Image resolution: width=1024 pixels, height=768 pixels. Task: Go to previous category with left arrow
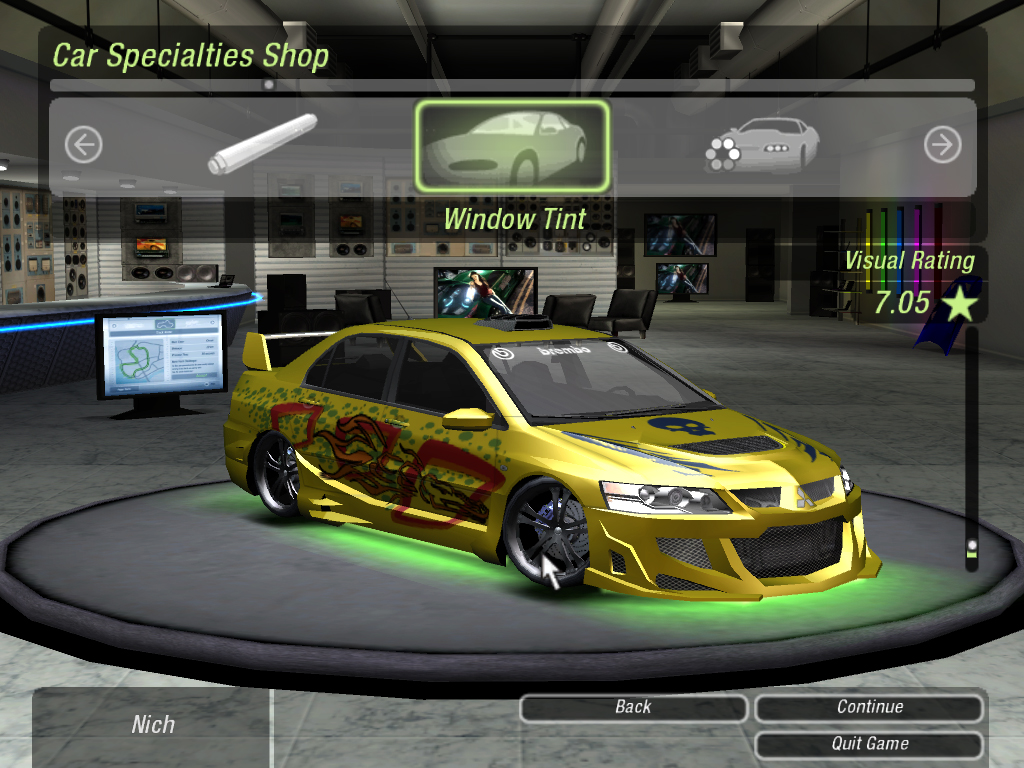(x=84, y=146)
